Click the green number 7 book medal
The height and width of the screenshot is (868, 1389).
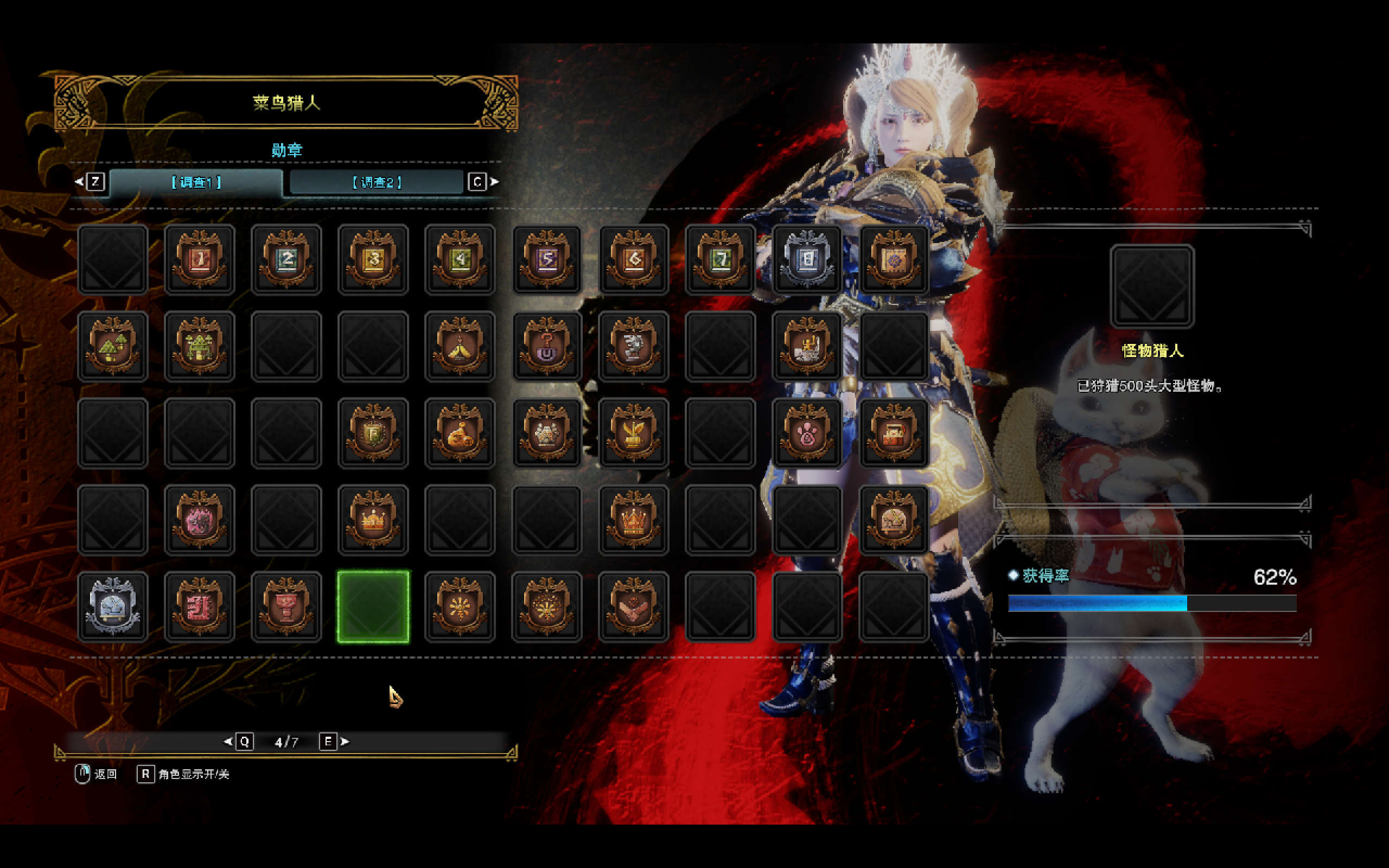click(x=721, y=259)
